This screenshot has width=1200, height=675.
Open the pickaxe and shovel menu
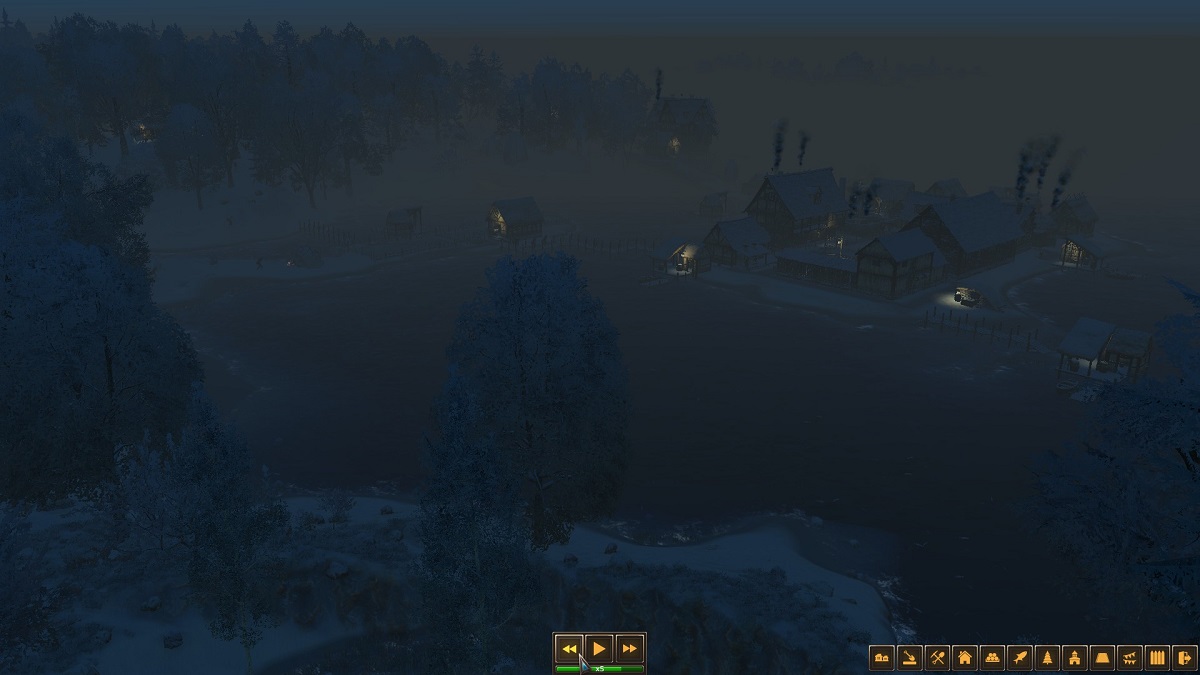937,657
